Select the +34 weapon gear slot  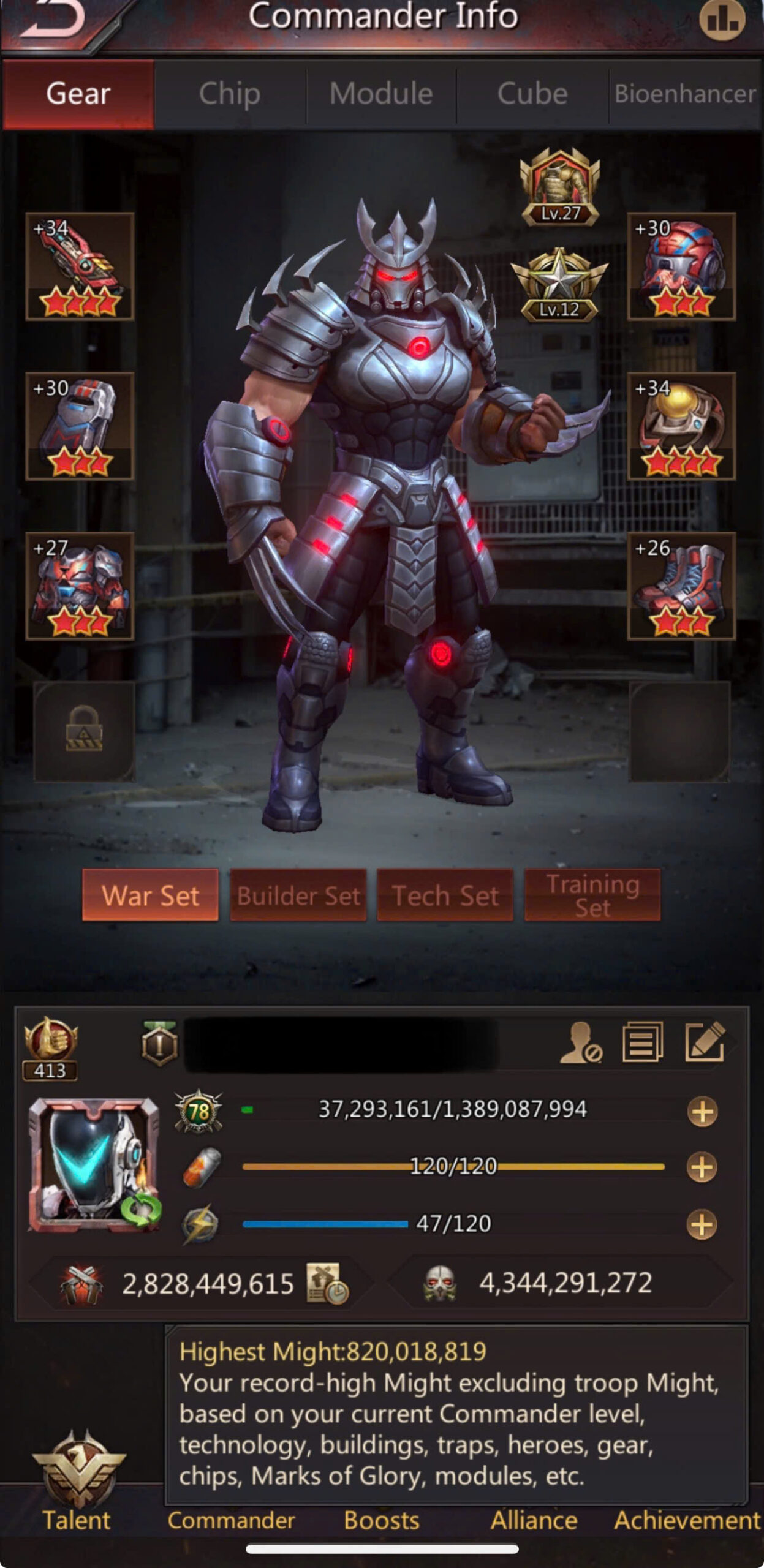click(x=80, y=266)
